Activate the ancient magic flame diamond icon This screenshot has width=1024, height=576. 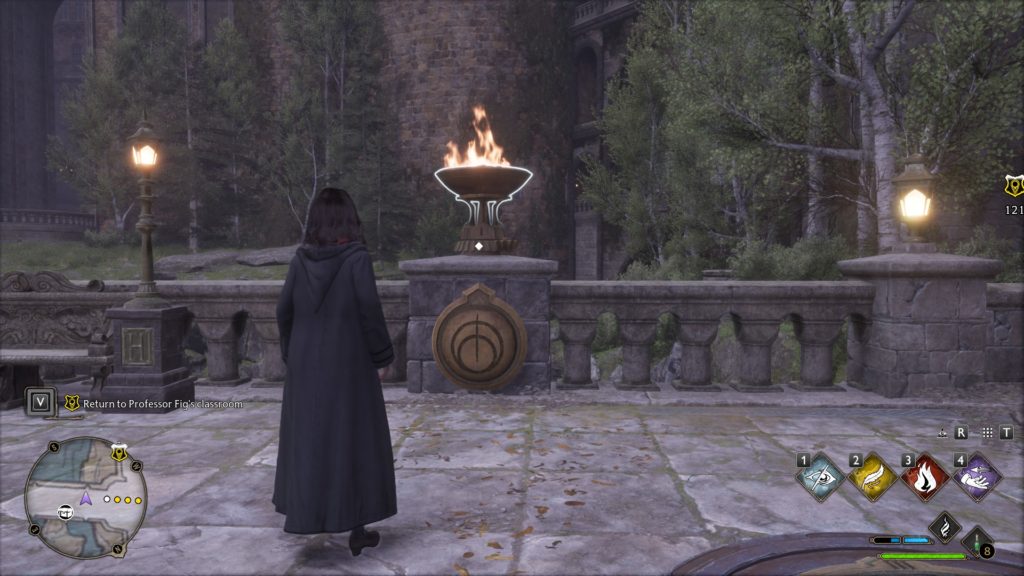coord(944,527)
